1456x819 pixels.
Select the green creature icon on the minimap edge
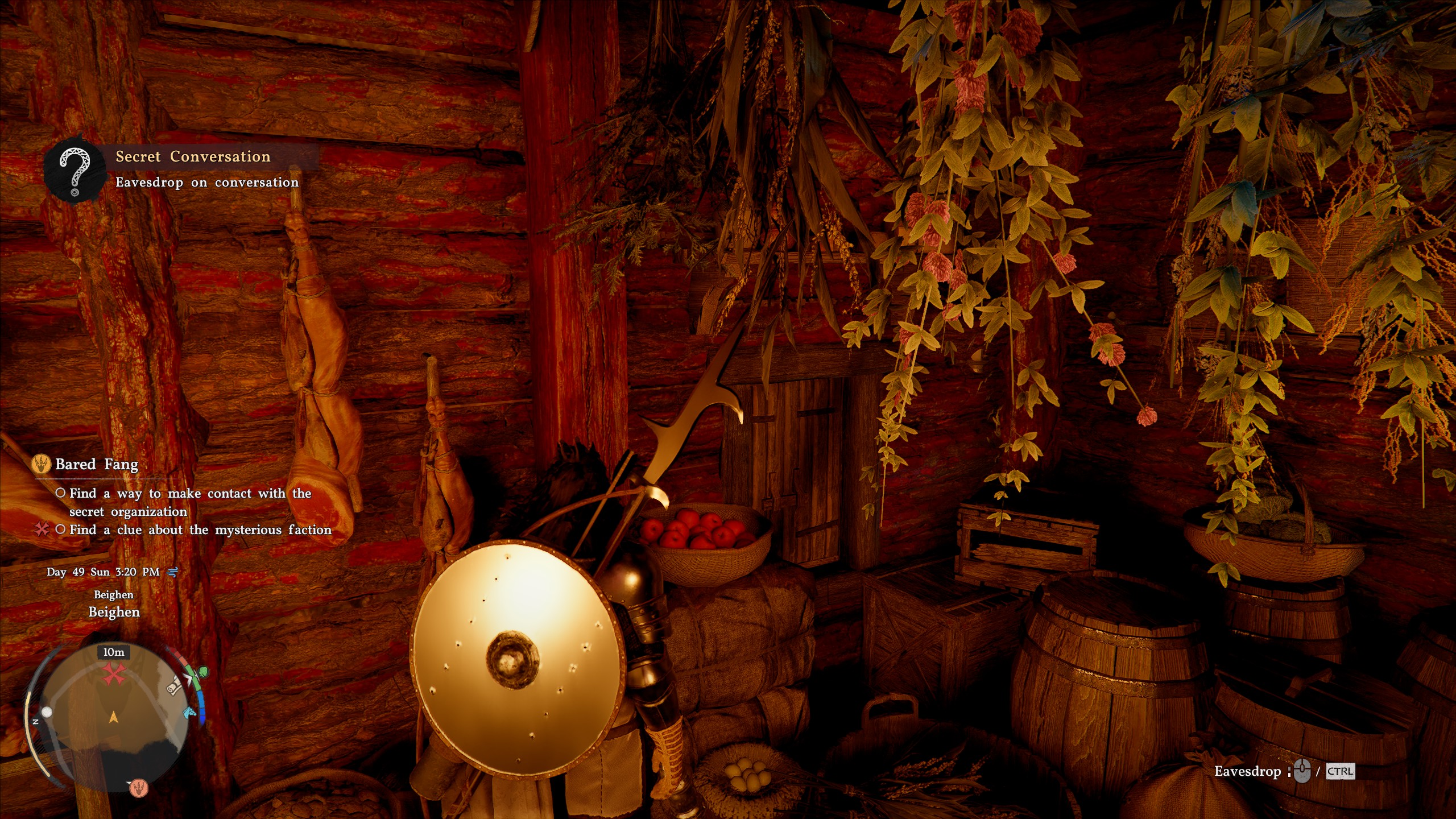tap(202, 672)
